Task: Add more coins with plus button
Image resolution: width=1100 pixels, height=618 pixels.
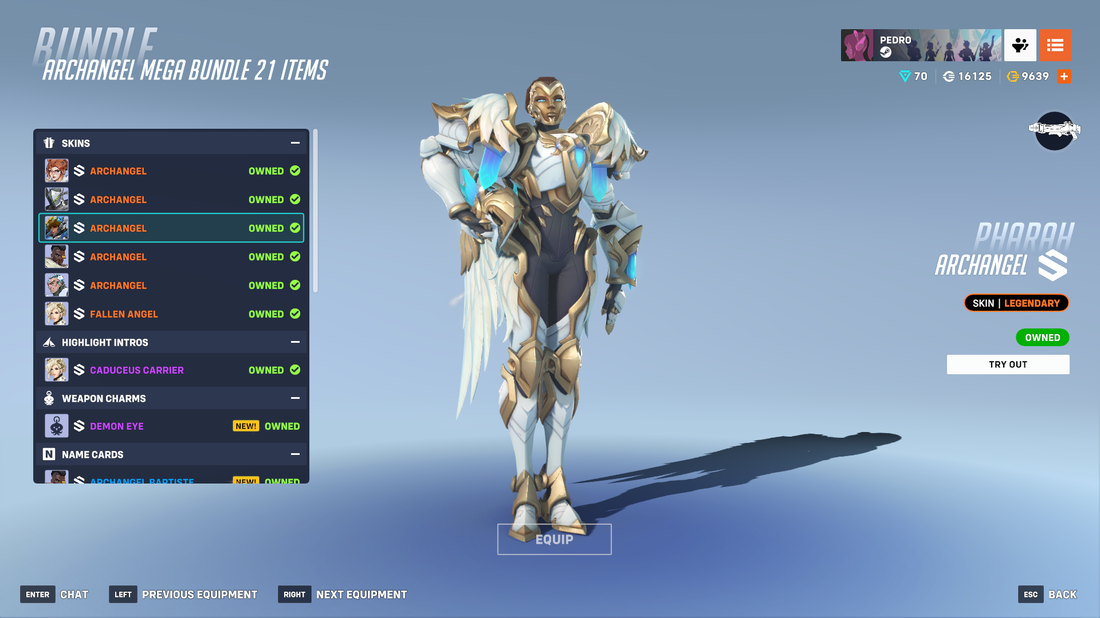Action: pyautogui.click(x=1064, y=76)
